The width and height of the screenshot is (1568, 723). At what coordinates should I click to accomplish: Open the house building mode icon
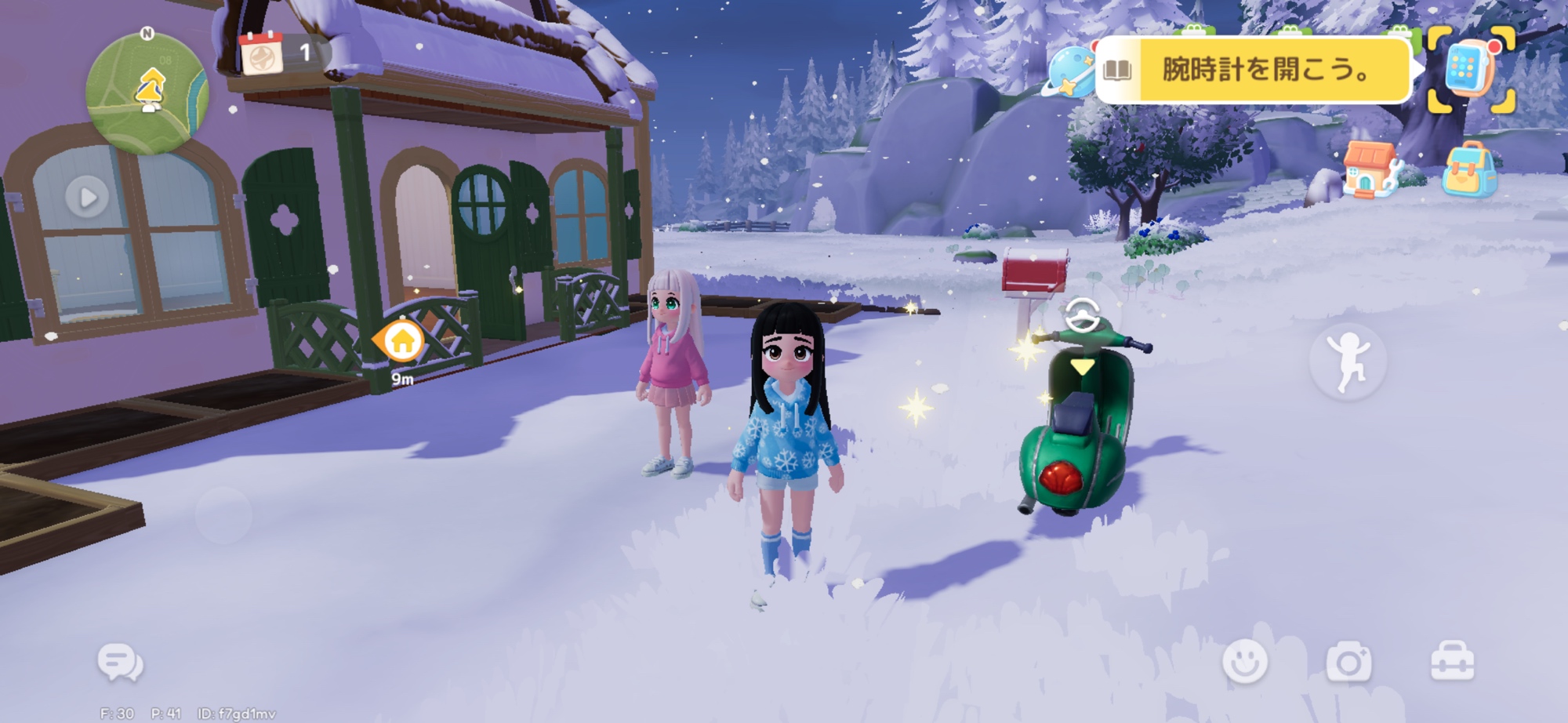1369,169
